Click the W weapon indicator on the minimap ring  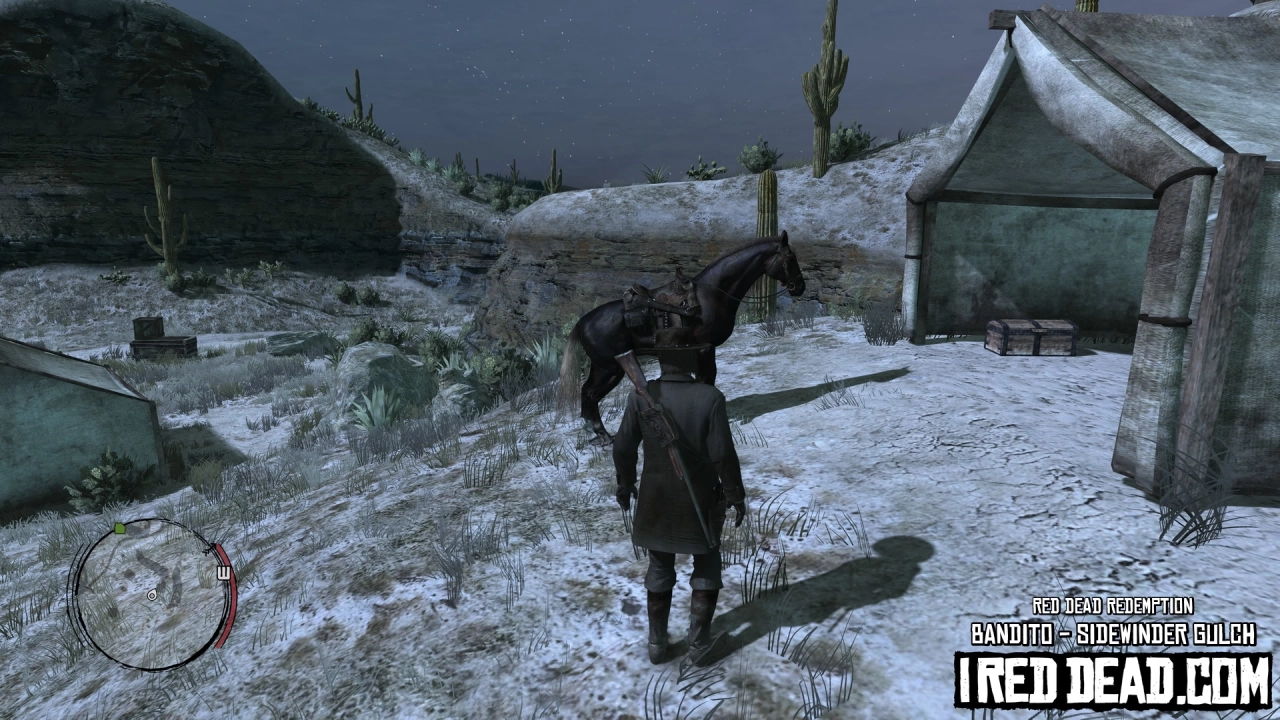tap(225, 573)
